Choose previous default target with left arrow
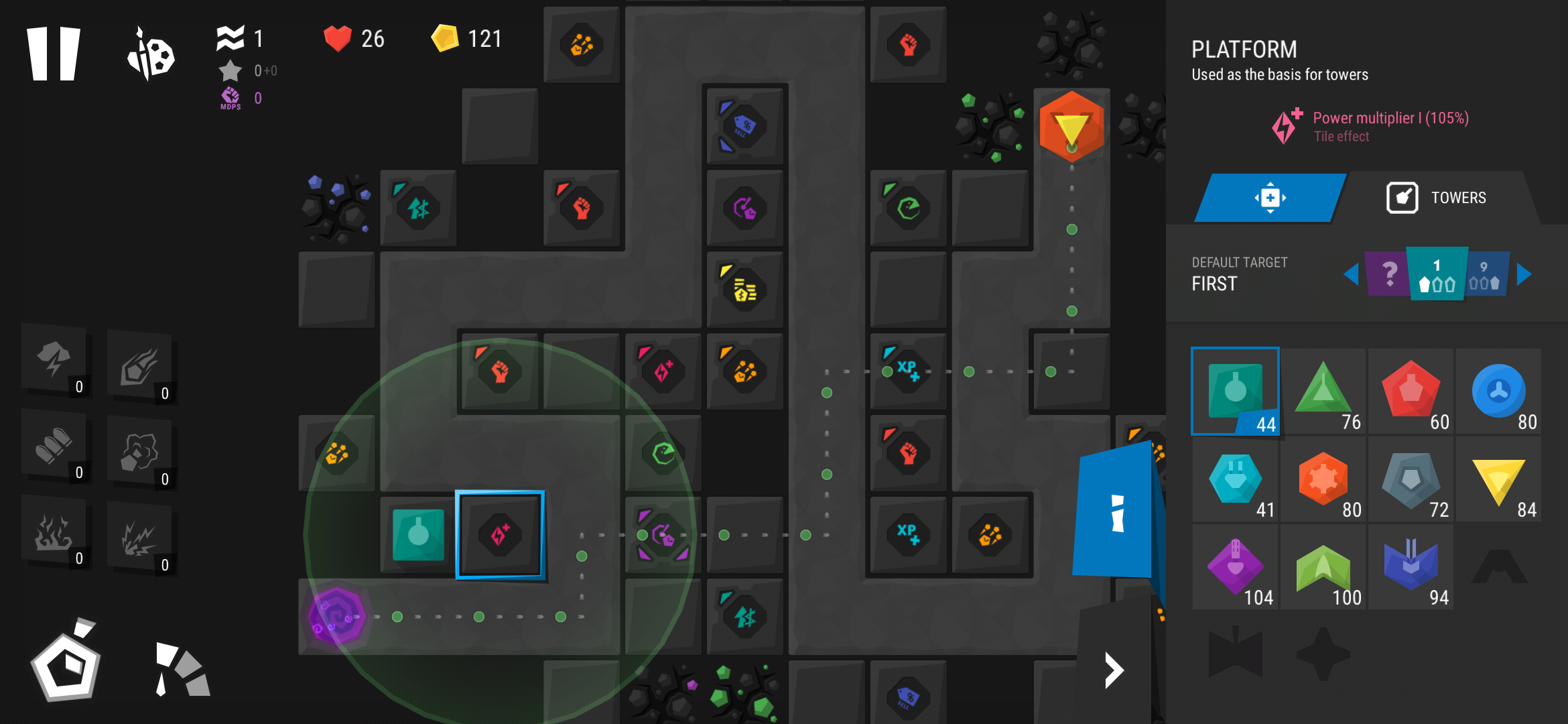The image size is (1568, 724). pyautogui.click(x=1351, y=274)
